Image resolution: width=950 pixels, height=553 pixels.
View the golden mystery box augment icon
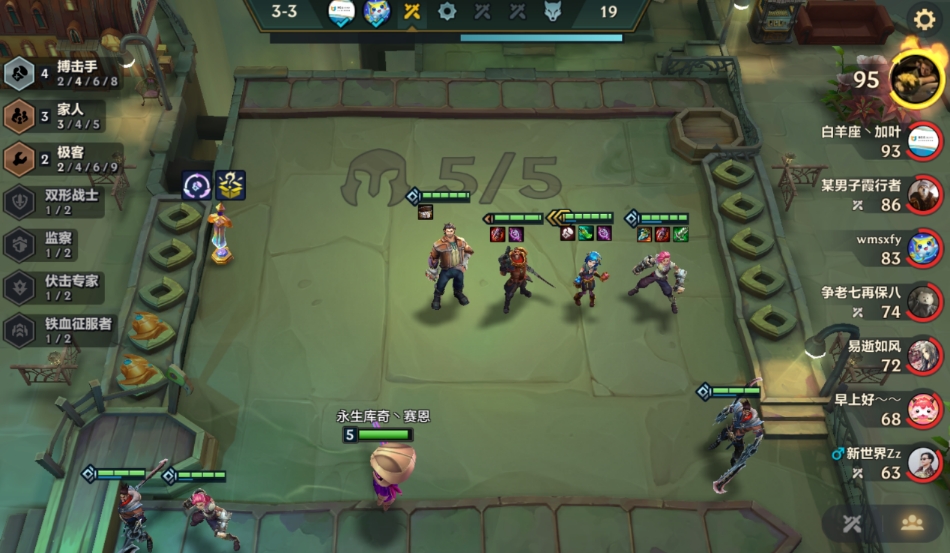tap(231, 185)
